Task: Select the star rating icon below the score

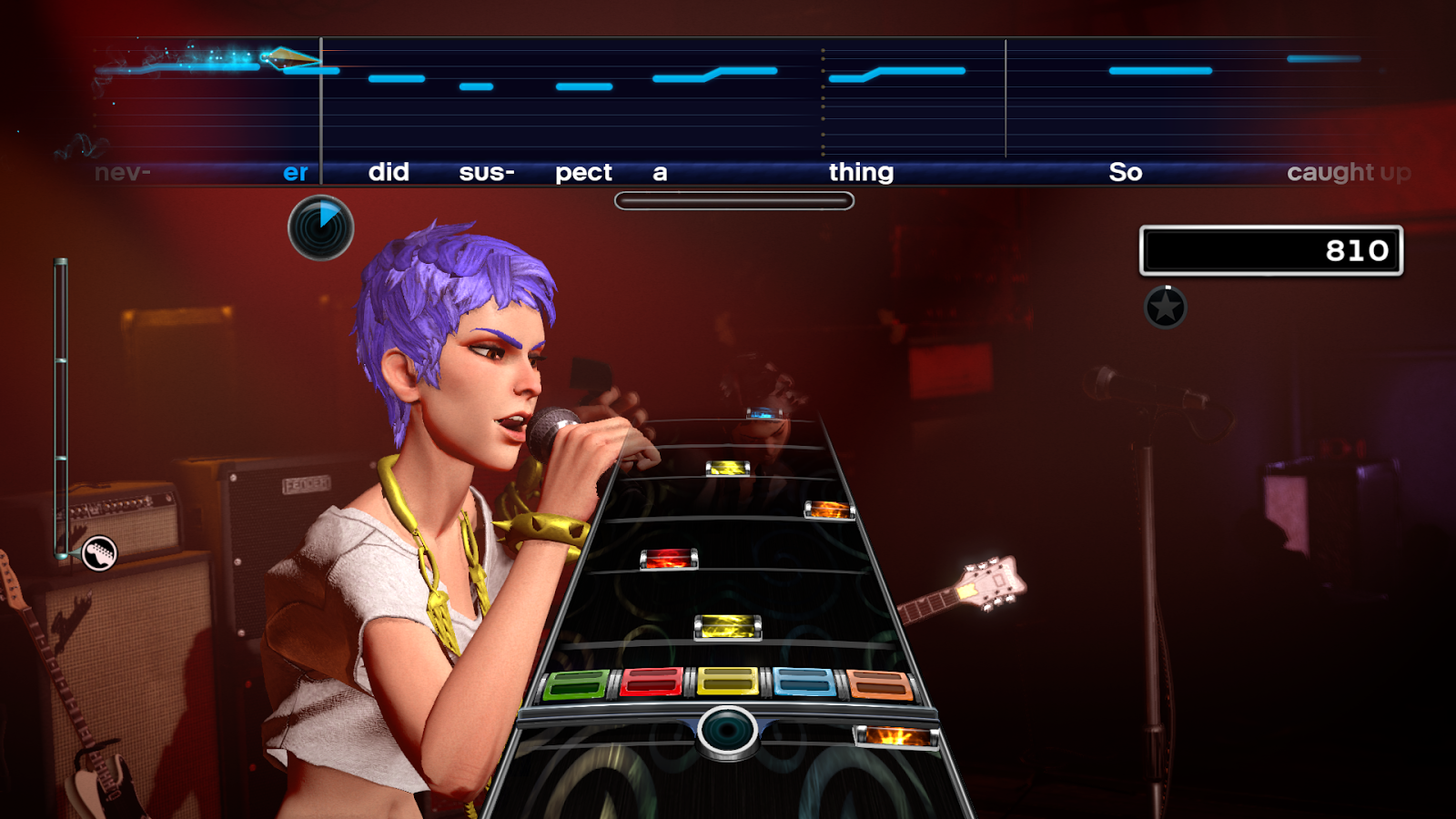Action: 1164,307
